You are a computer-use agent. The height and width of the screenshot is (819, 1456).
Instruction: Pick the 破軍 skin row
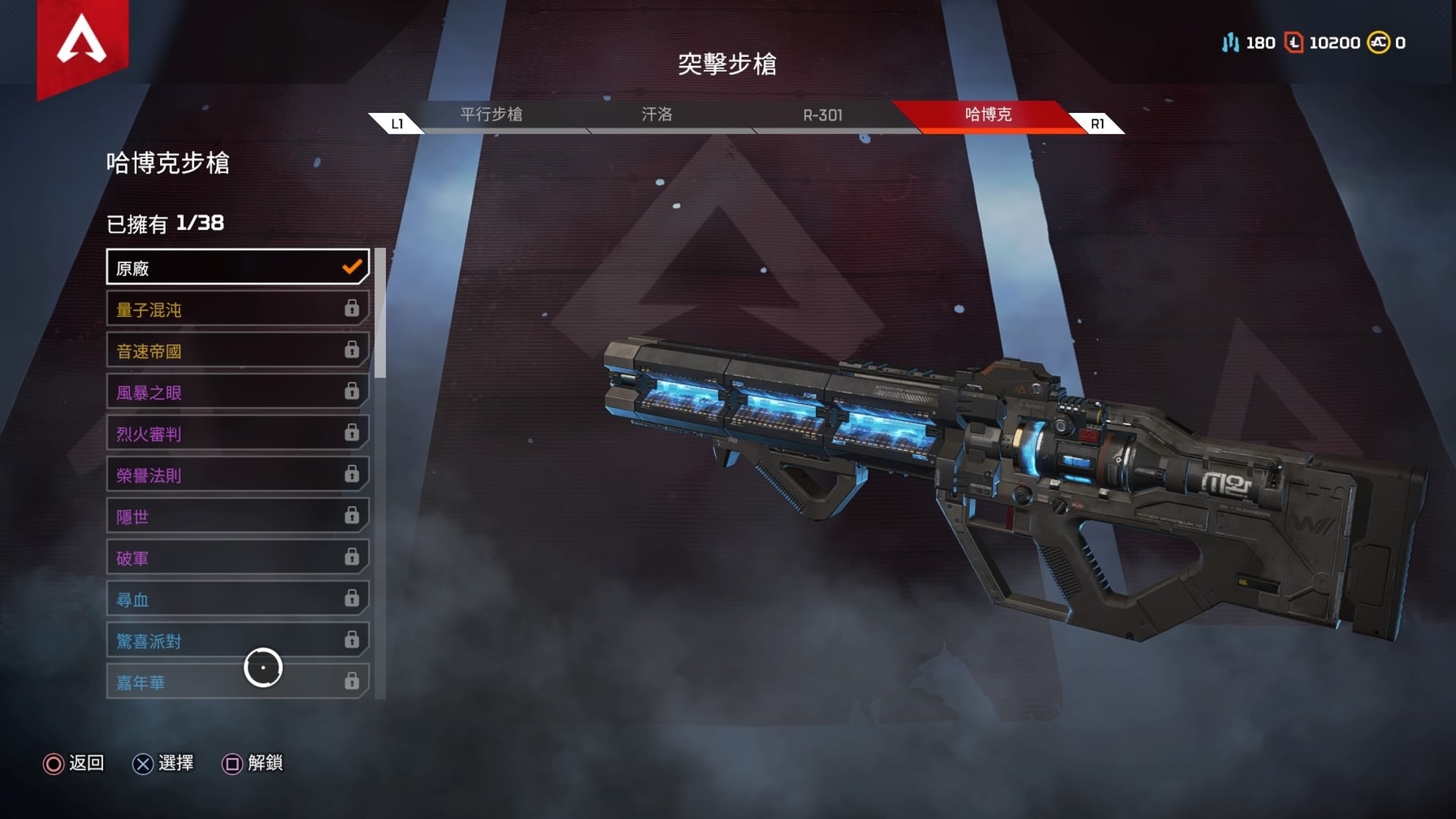(237, 558)
